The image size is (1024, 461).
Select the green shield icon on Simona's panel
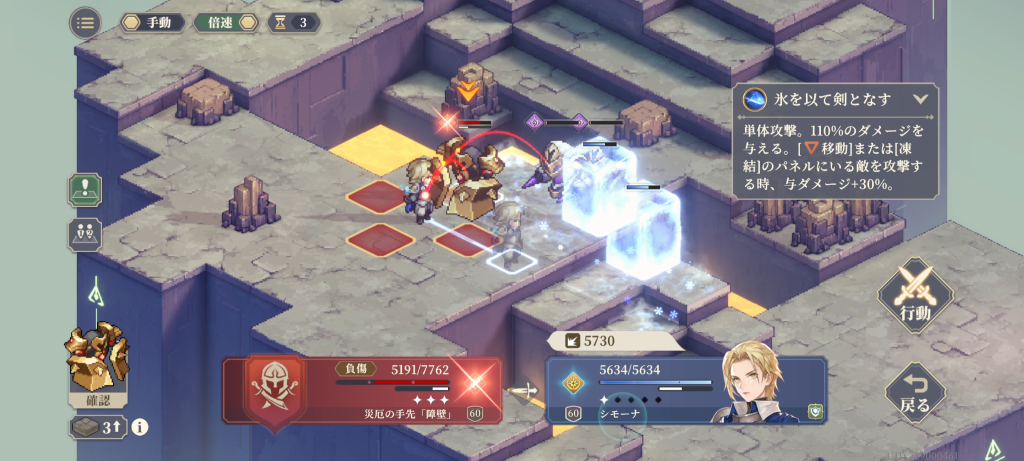coord(815,411)
